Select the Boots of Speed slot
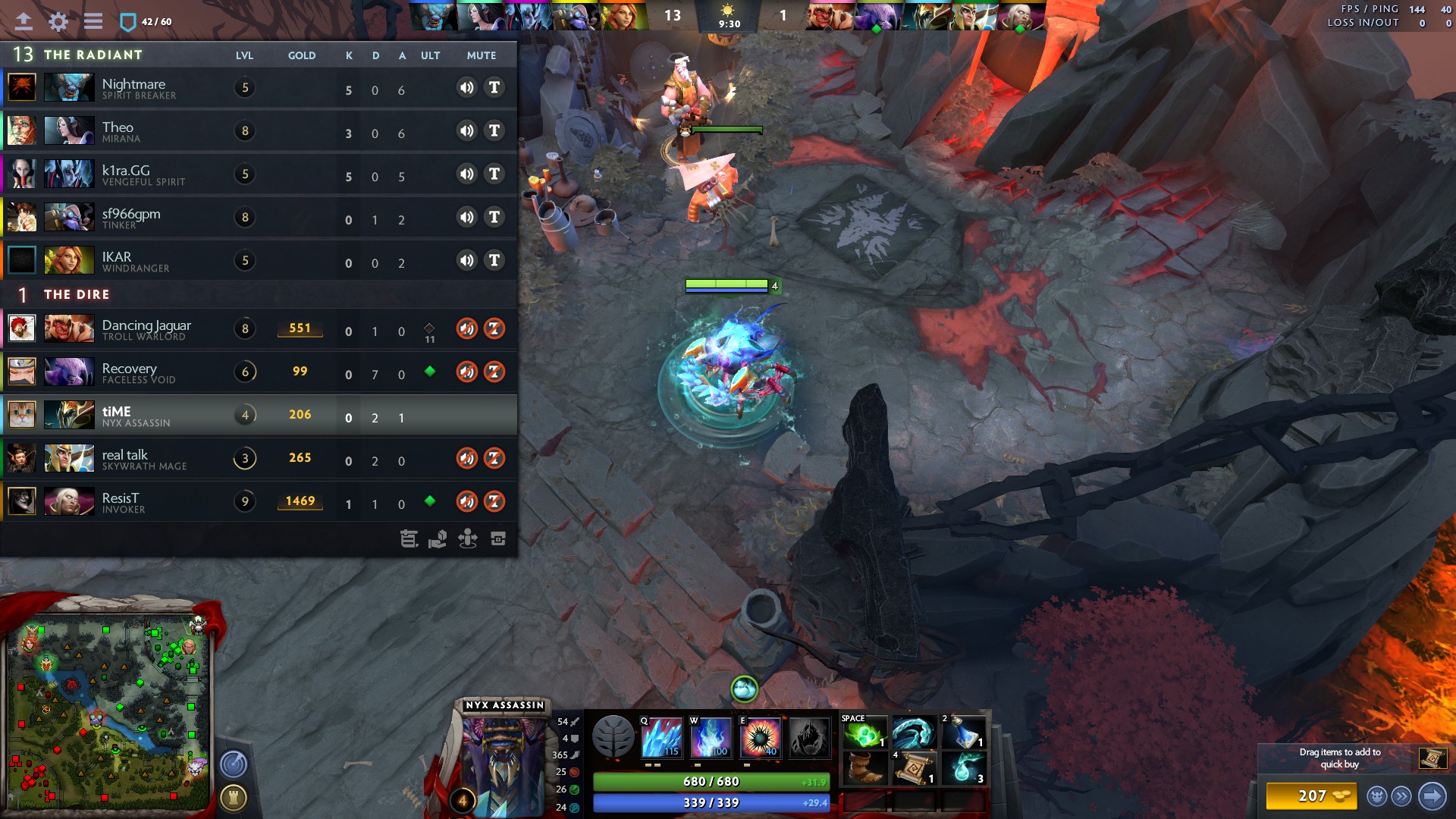Image resolution: width=1456 pixels, height=819 pixels. point(864,769)
